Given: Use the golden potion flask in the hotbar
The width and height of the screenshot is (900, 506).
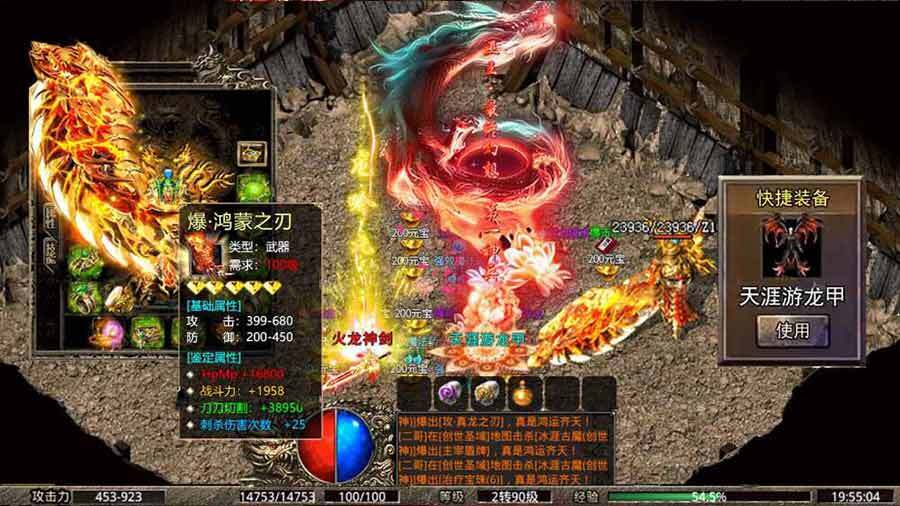Looking at the screenshot, I should coord(524,393).
